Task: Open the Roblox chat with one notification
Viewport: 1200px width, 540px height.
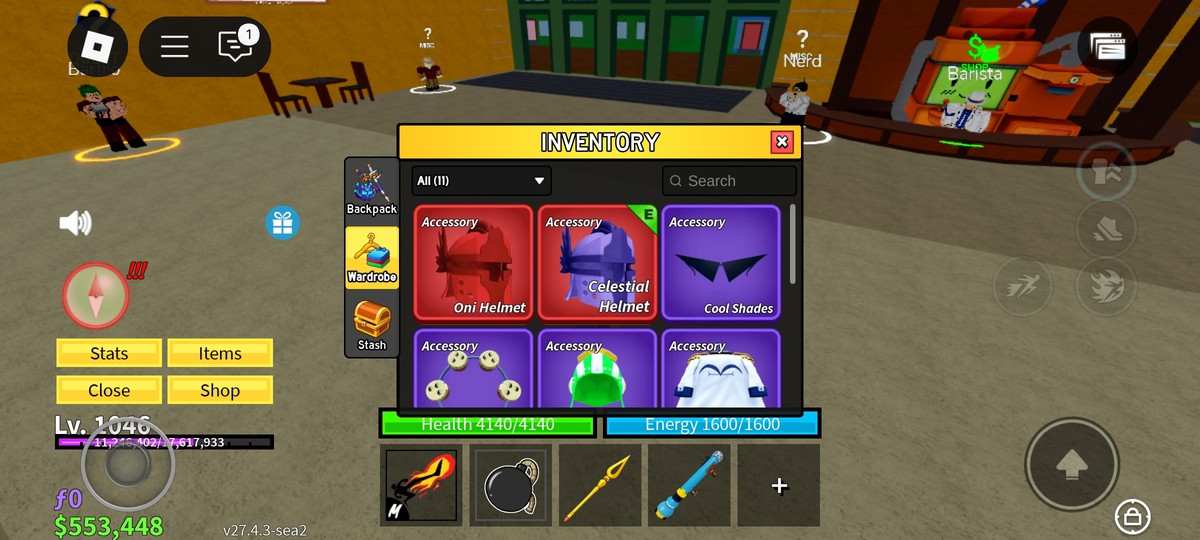Action: click(x=236, y=46)
